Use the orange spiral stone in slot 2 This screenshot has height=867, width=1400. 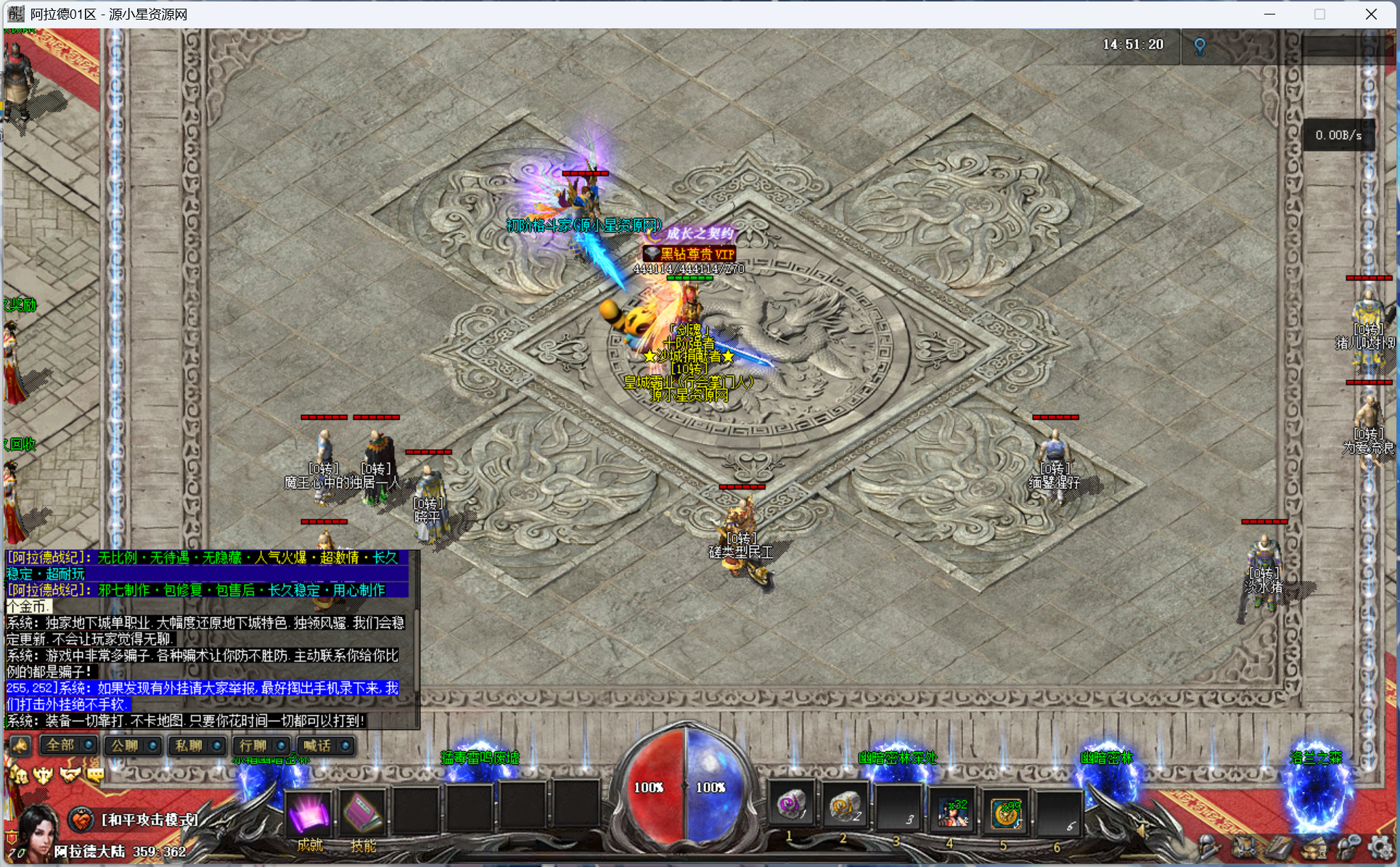pos(844,806)
